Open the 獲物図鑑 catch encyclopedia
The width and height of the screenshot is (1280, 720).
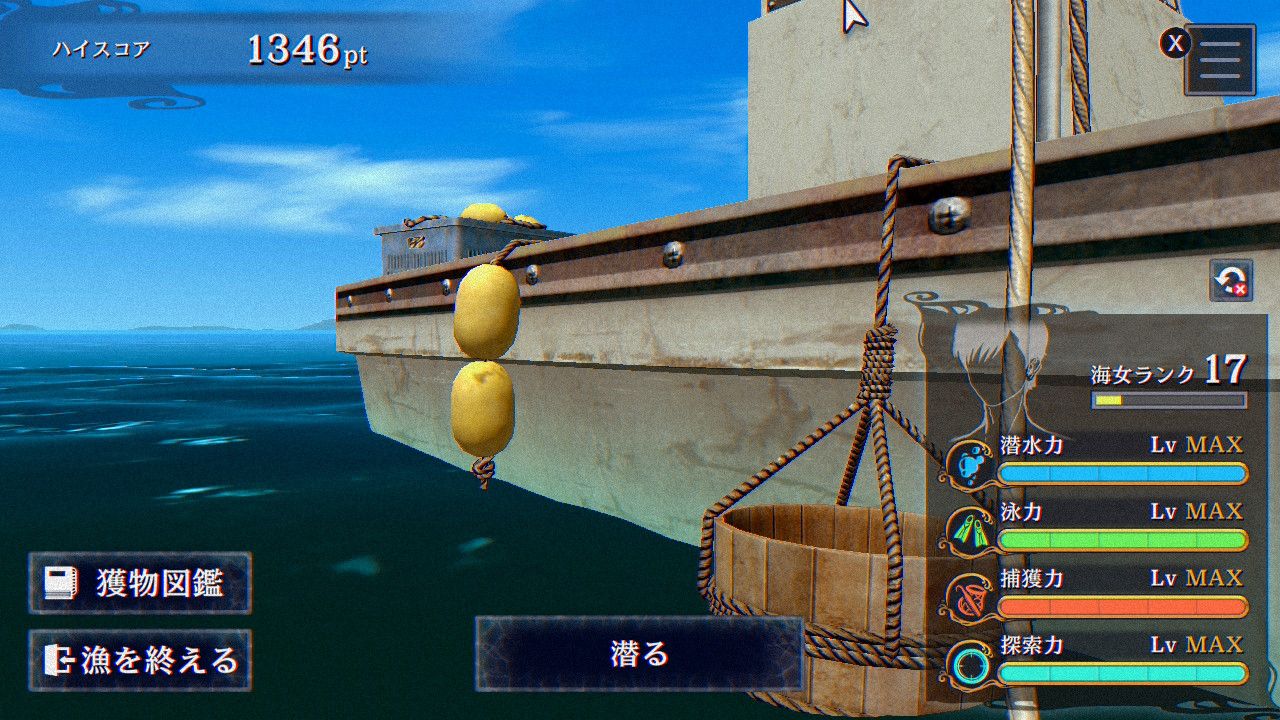click(140, 583)
